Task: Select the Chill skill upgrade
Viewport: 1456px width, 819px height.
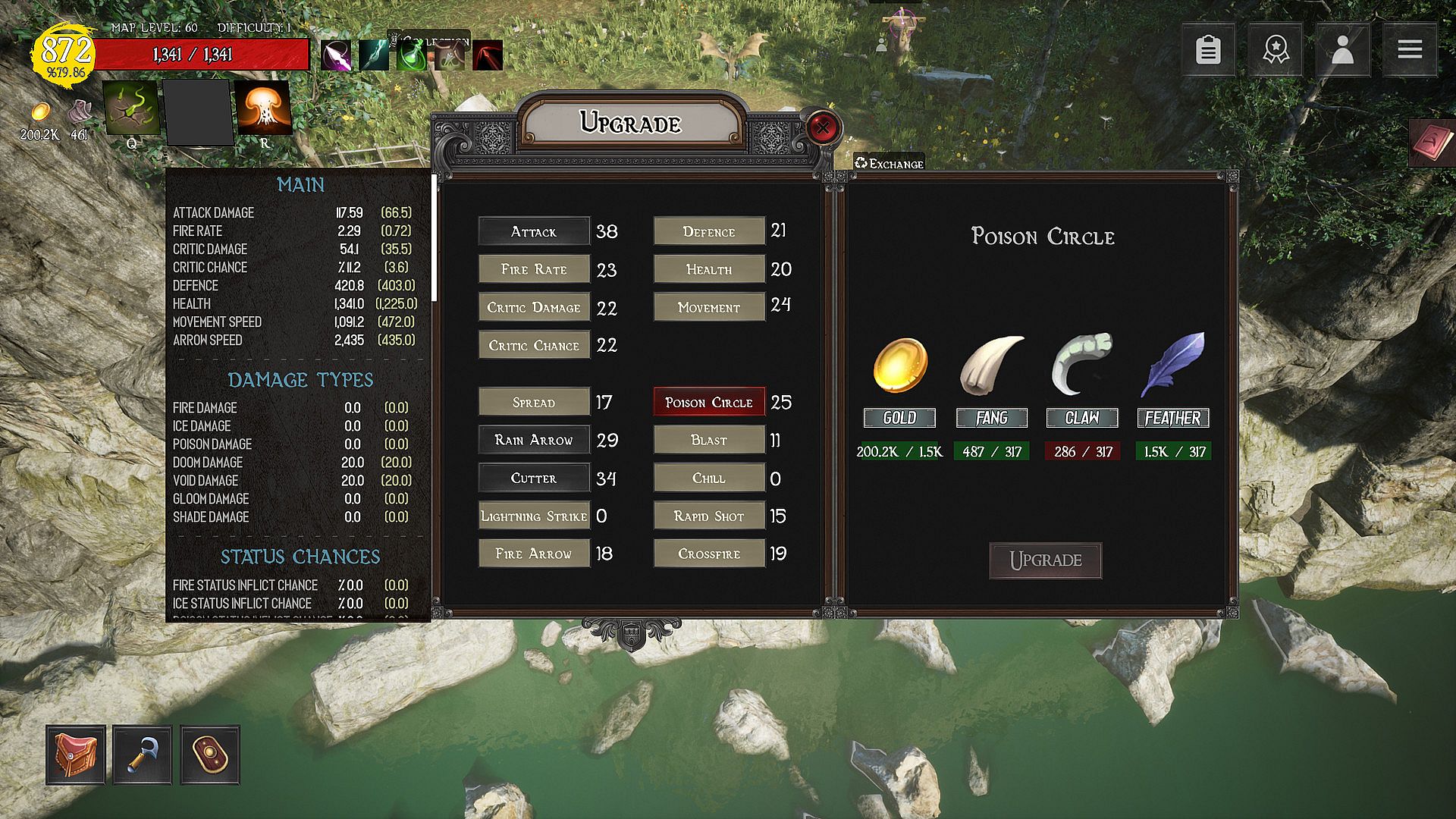Action: pos(709,478)
